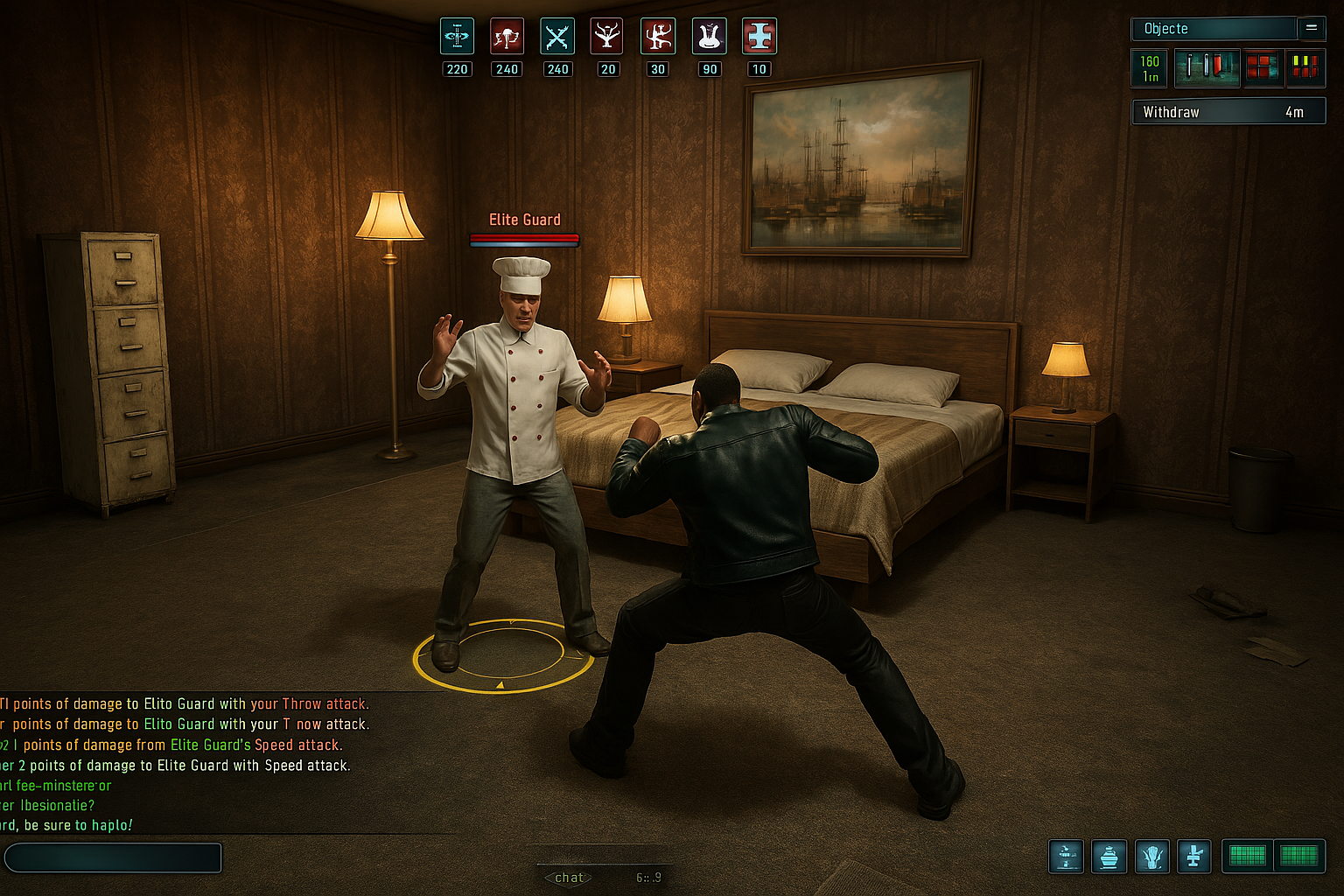
Task: Click the pedestal-shaped menu icon
Action: point(1193,857)
